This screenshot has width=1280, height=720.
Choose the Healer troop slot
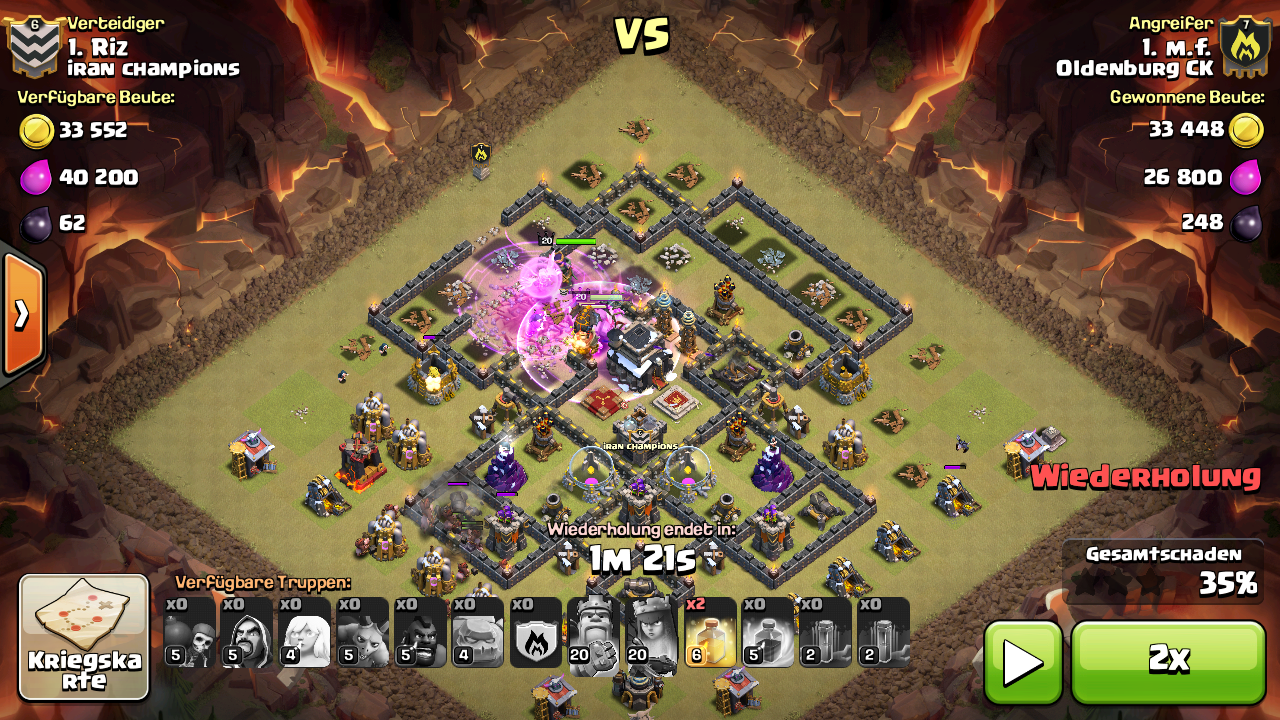click(305, 633)
